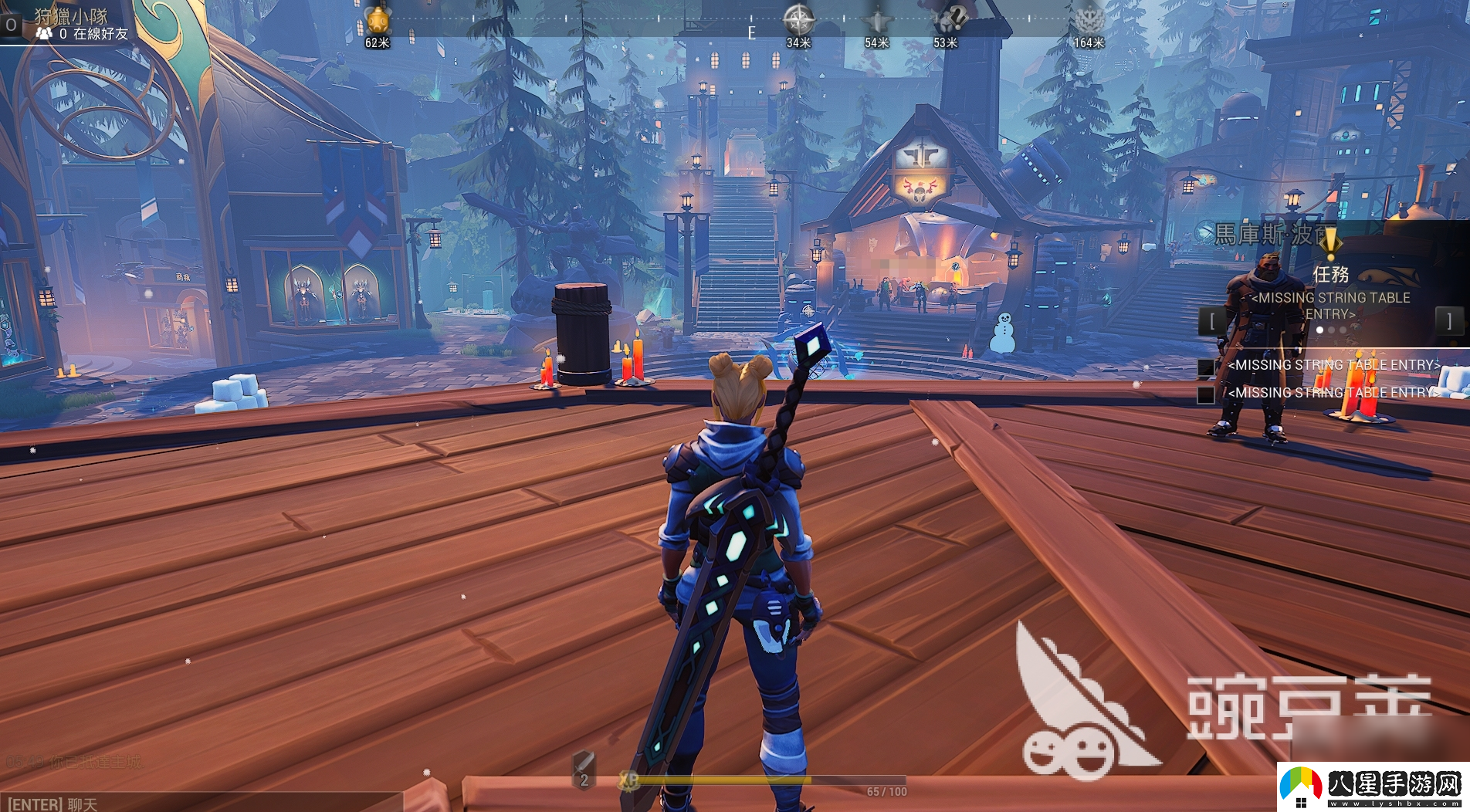This screenshot has width=1470, height=812.
Task: Click the sword weapon level badge
Action: 584,770
